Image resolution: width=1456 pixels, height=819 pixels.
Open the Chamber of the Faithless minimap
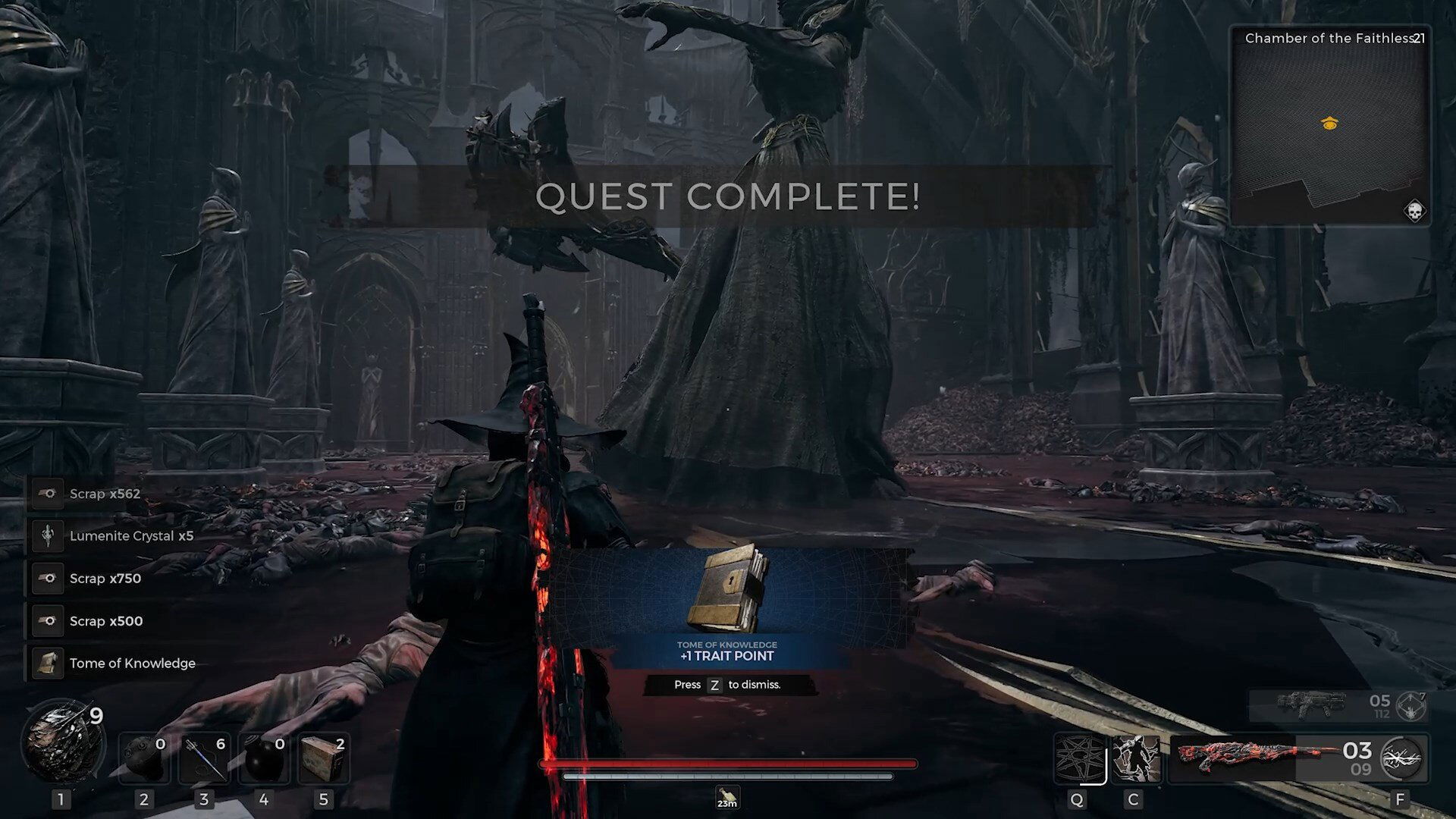pyautogui.click(x=1329, y=125)
